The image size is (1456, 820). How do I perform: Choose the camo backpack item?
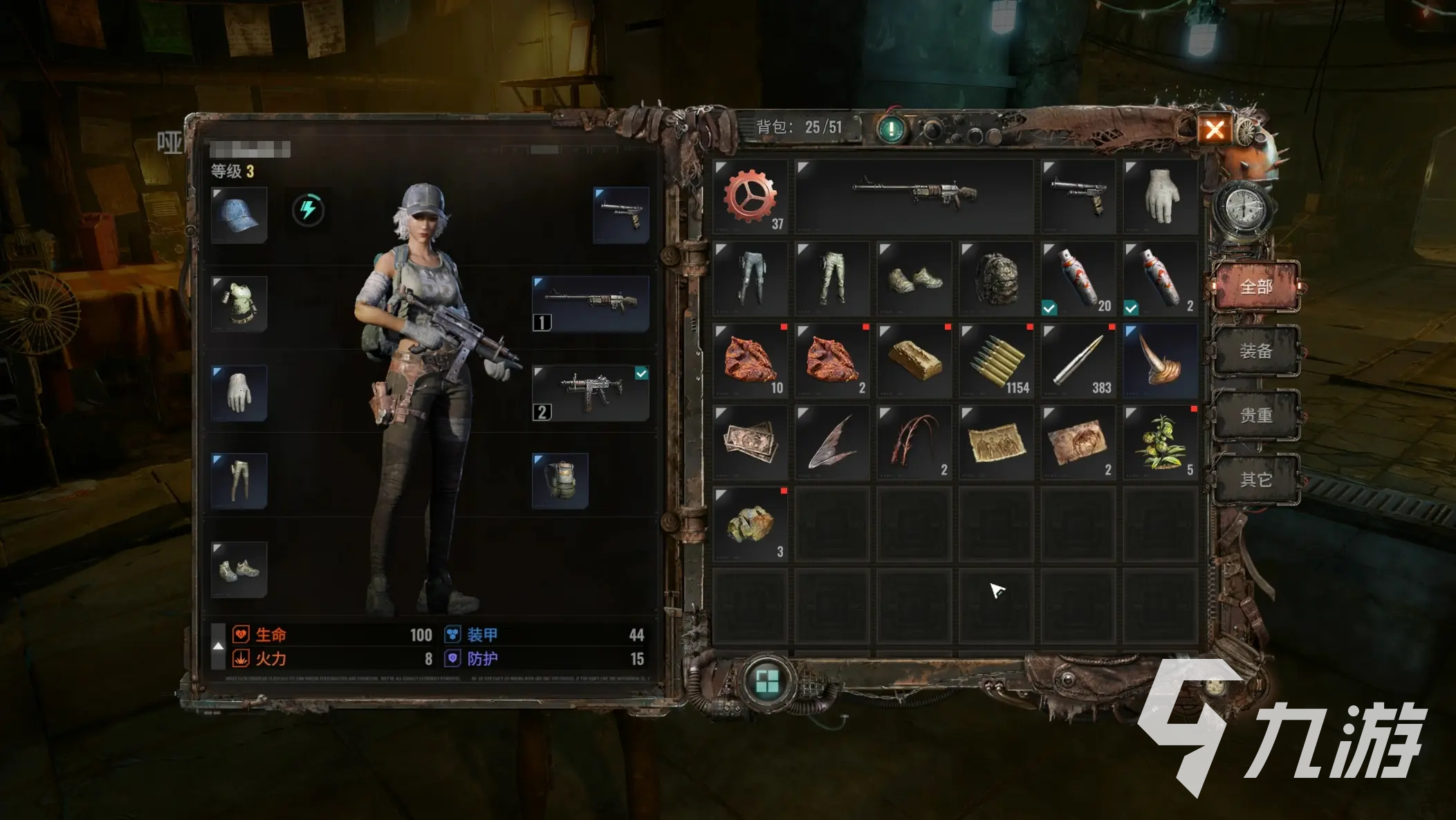996,279
